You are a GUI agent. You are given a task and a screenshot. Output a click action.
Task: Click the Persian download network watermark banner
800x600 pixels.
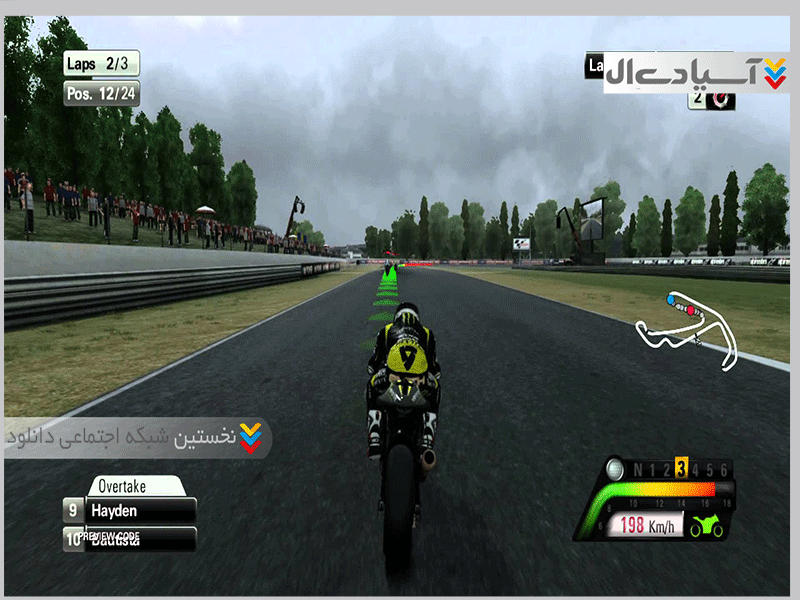click(x=137, y=438)
